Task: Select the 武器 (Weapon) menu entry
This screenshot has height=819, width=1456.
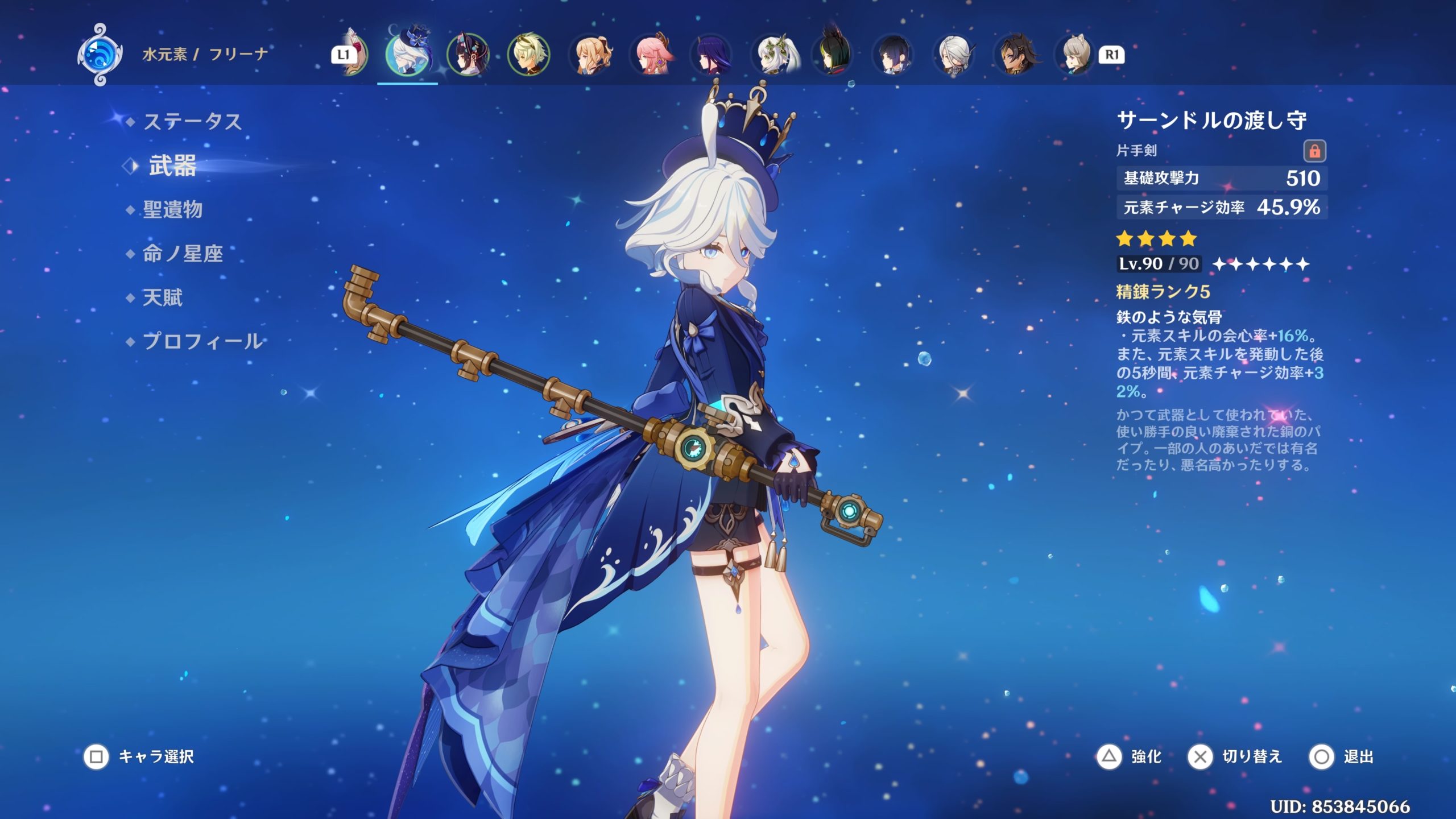Action: pyautogui.click(x=172, y=166)
